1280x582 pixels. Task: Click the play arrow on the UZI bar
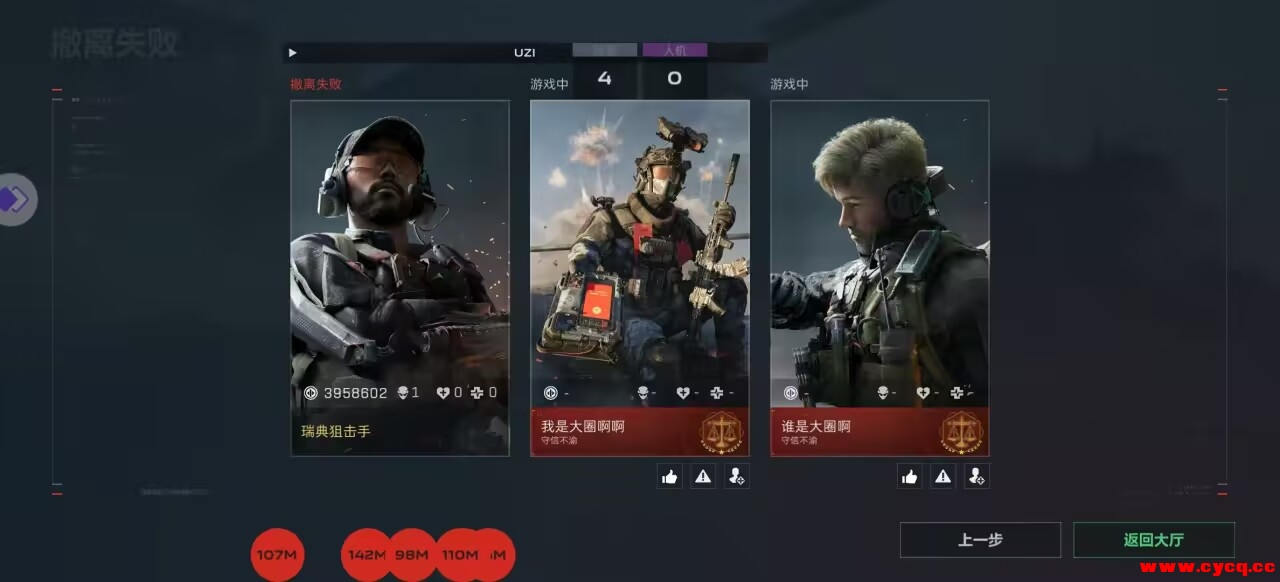(x=292, y=52)
